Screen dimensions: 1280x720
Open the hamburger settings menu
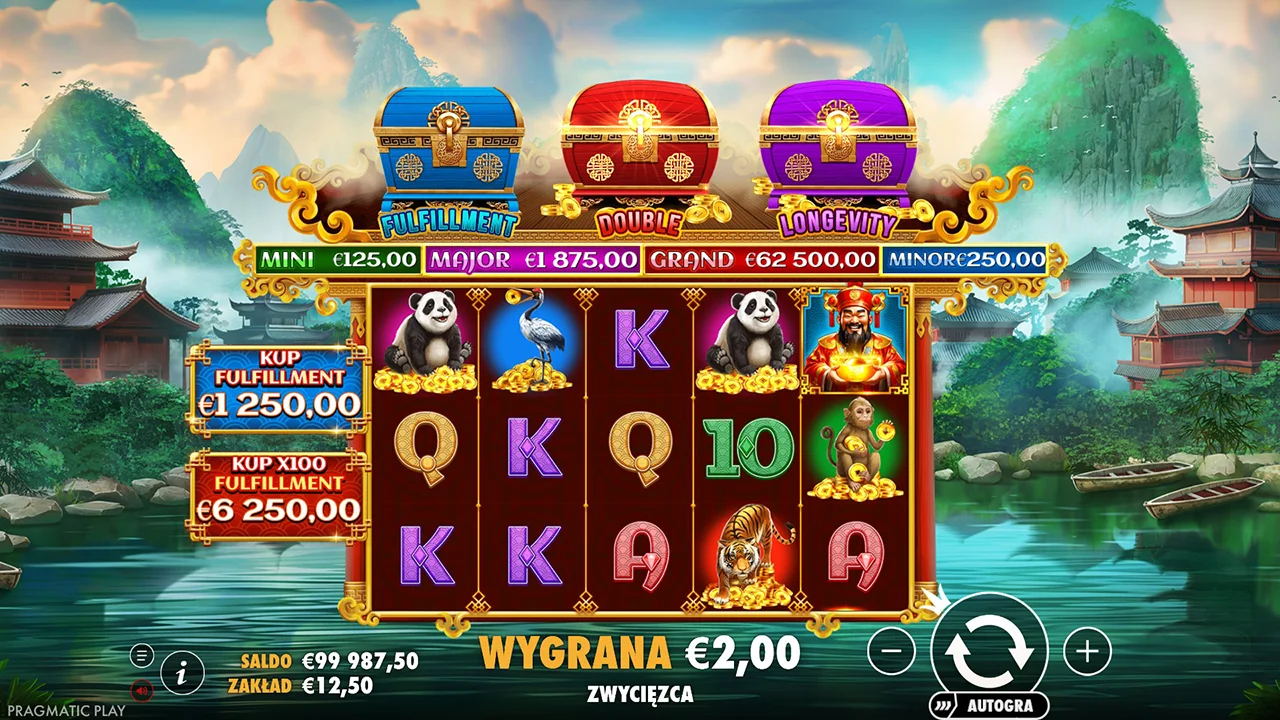(x=142, y=656)
